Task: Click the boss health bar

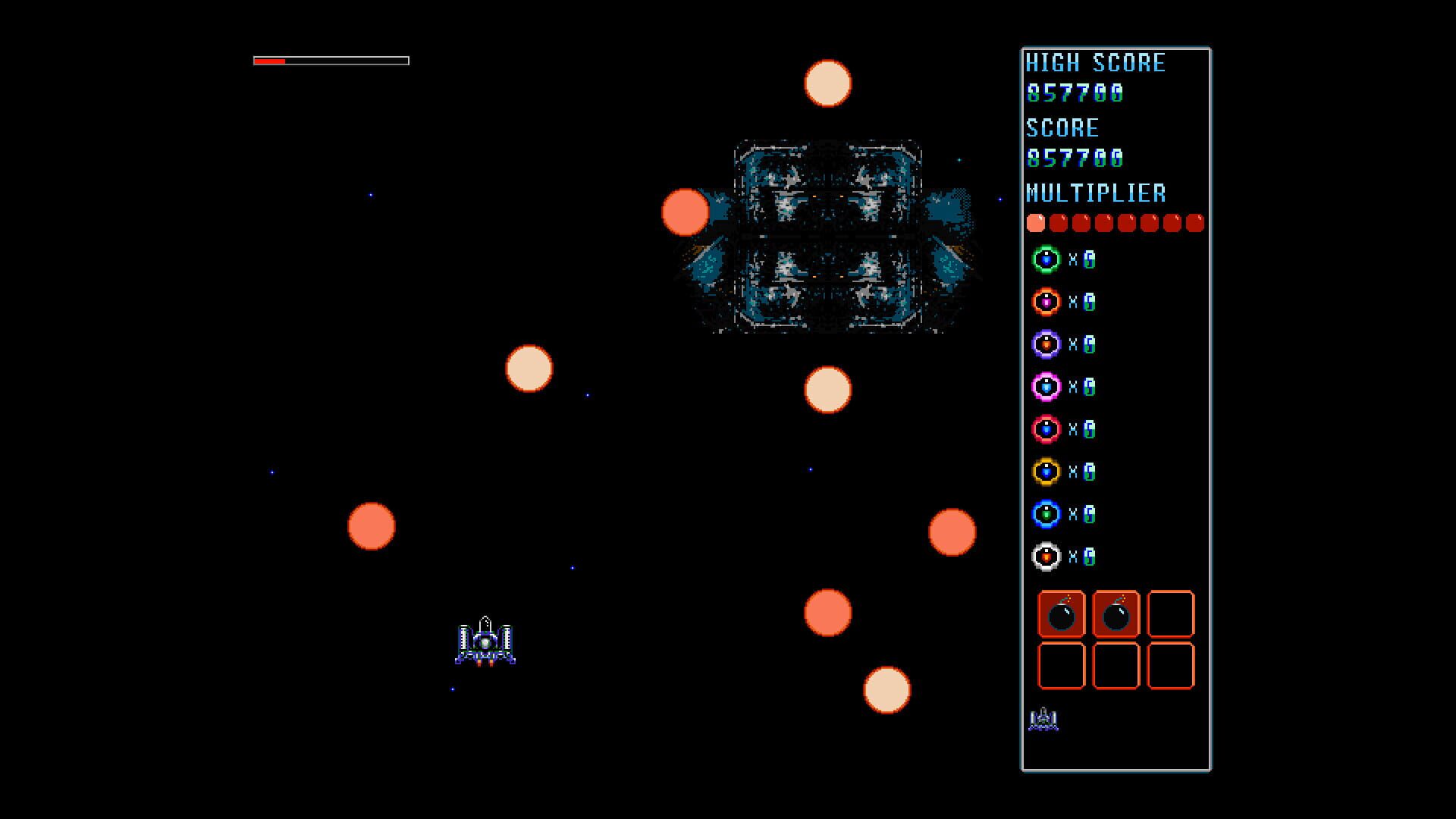Action: (331, 58)
